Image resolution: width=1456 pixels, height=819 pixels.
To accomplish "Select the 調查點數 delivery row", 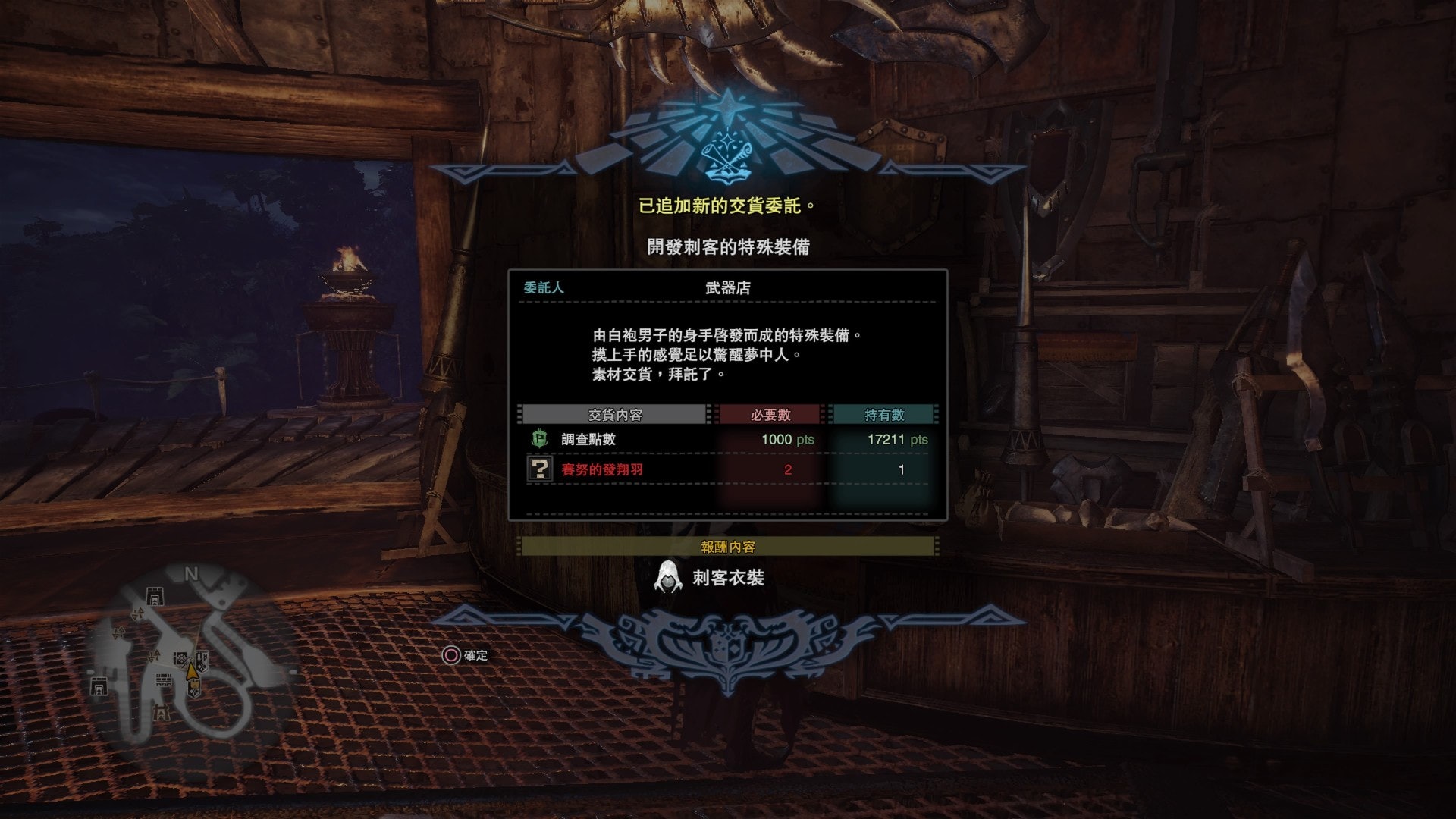I will point(726,439).
